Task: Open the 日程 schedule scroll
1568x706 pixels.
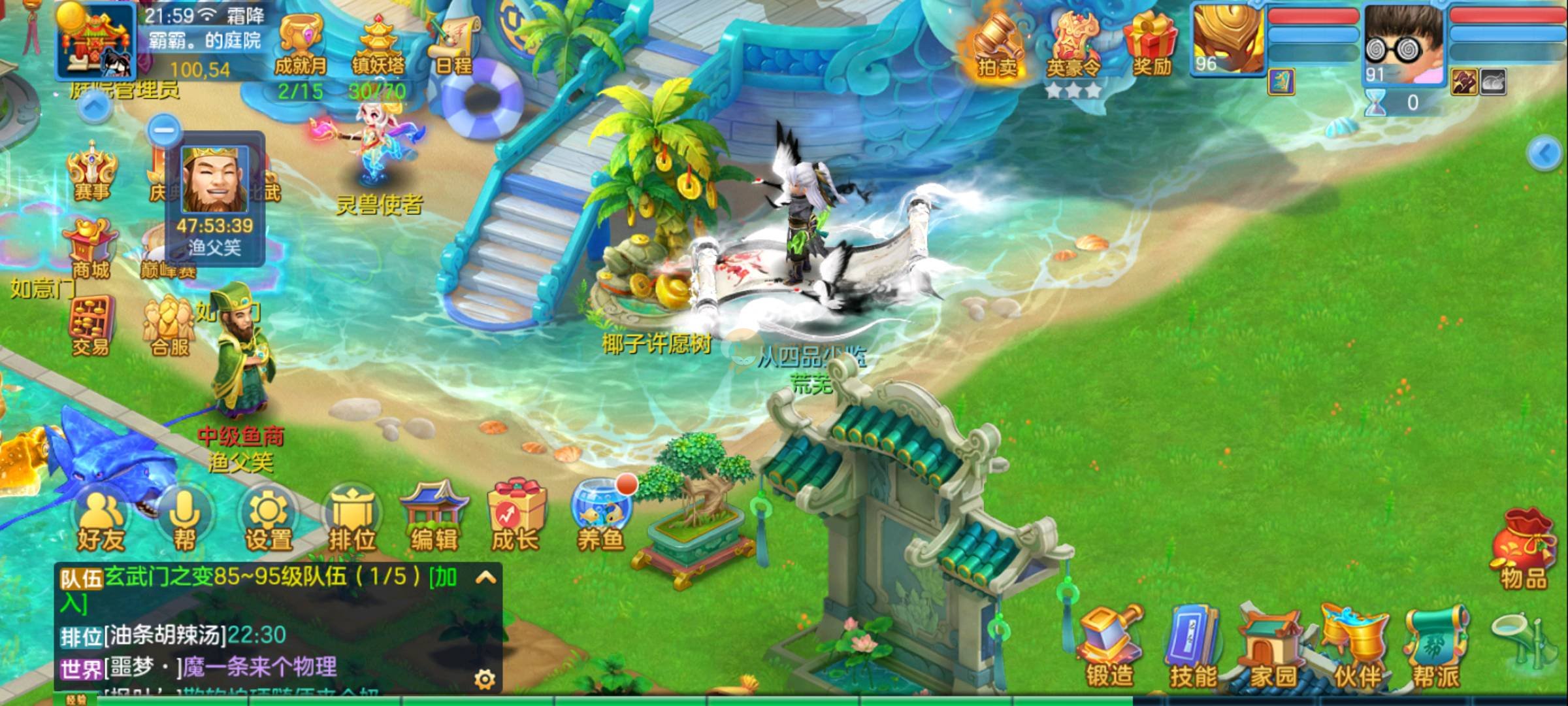Action: (x=453, y=44)
